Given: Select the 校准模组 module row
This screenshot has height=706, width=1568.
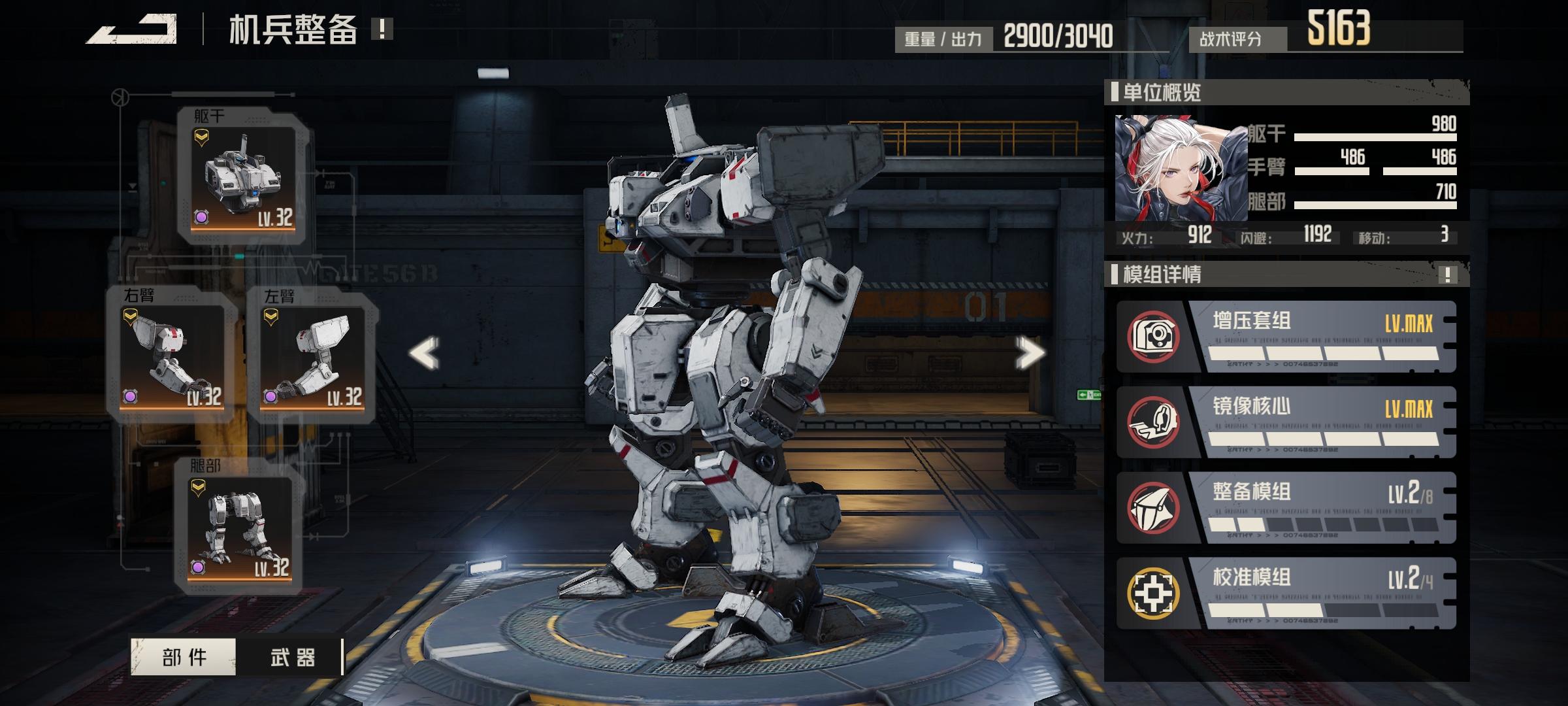Looking at the screenshot, I should [1286, 594].
